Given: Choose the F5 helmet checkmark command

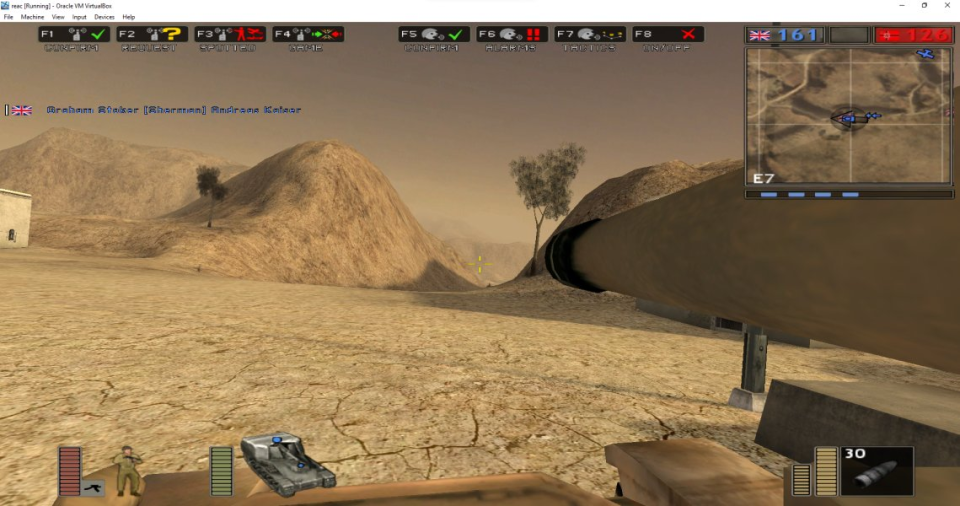Looking at the screenshot, I should (x=434, y=34).
